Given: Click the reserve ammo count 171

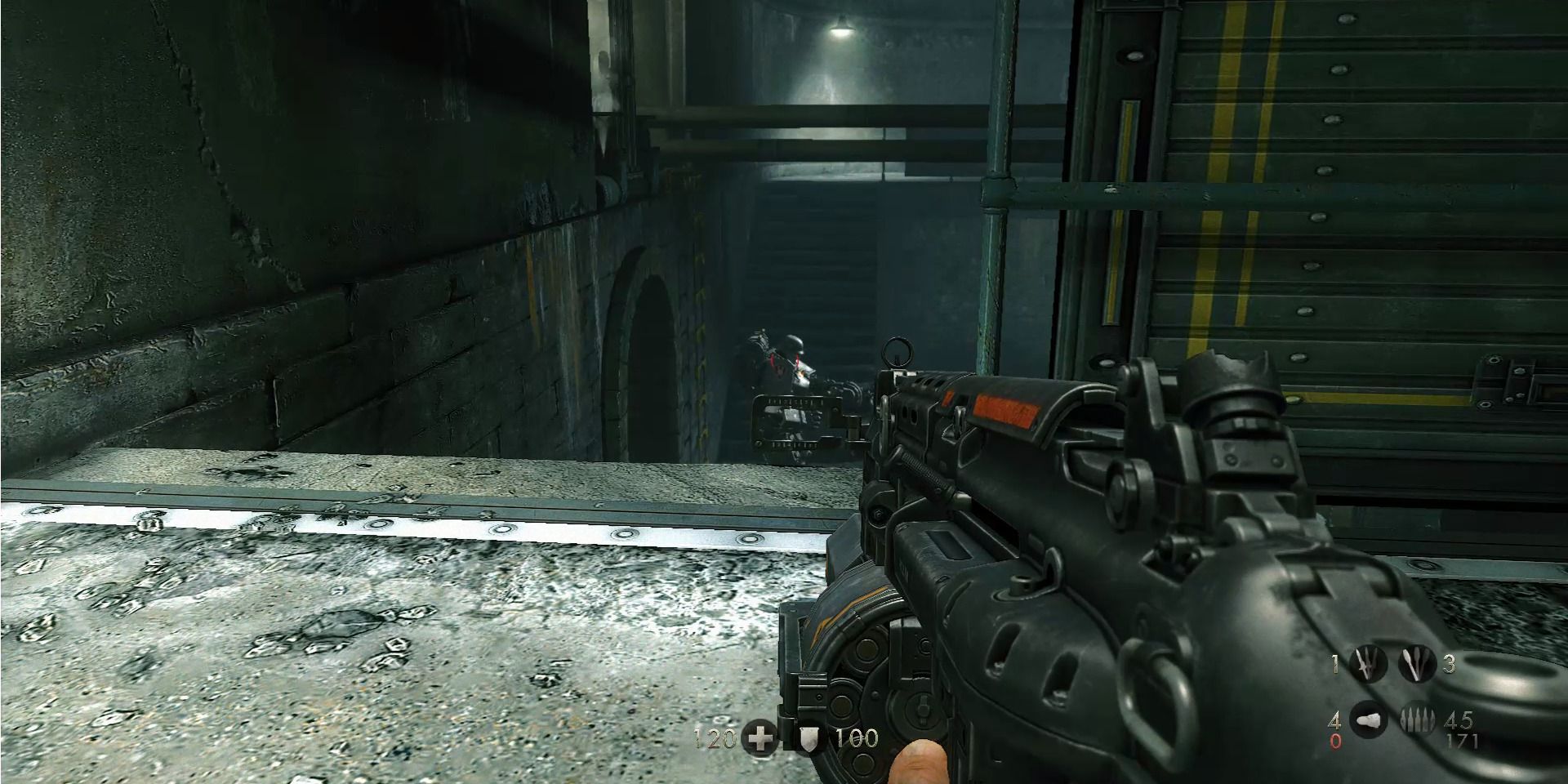Looking at the screenshot, I should (x=1461, y=739).
